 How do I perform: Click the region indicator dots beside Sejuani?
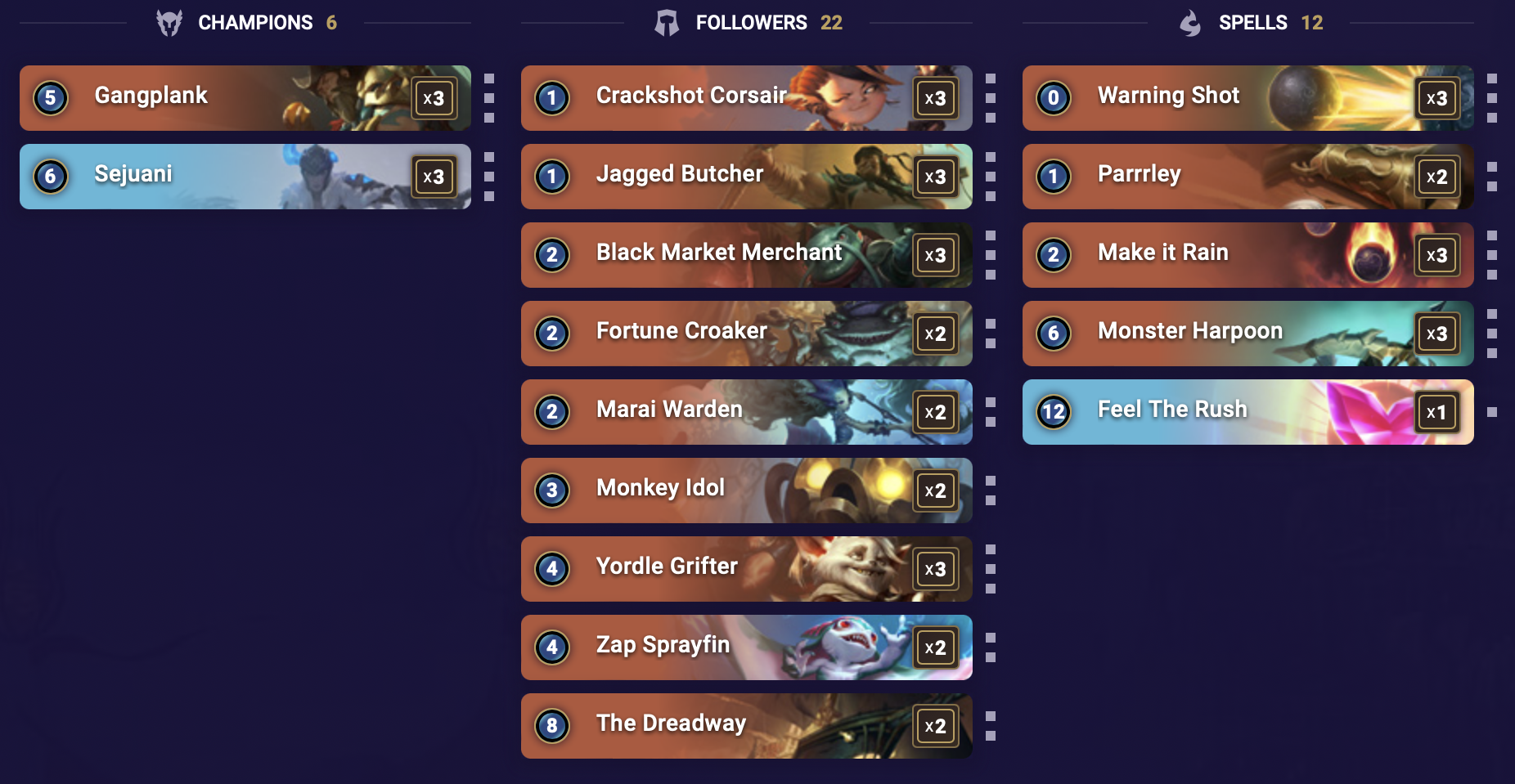point(488,177)
